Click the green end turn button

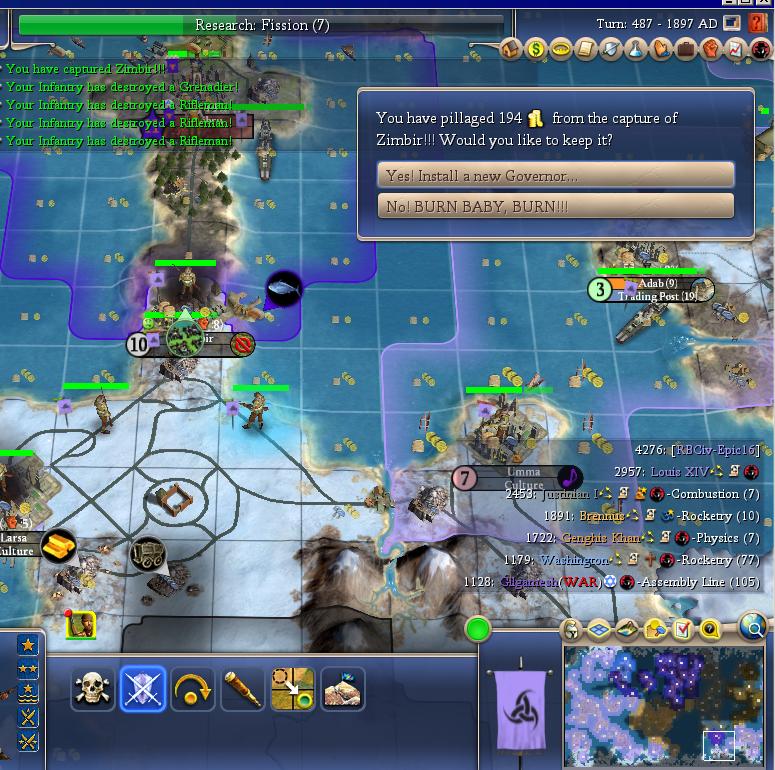[478, 630]
